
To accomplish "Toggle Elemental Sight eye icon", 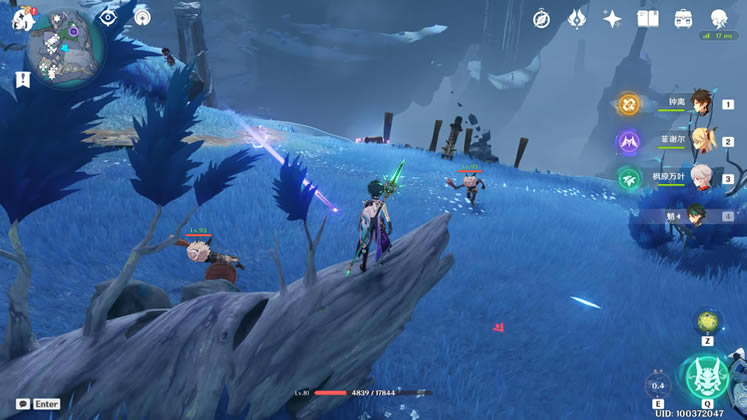I will pos(108,17).
